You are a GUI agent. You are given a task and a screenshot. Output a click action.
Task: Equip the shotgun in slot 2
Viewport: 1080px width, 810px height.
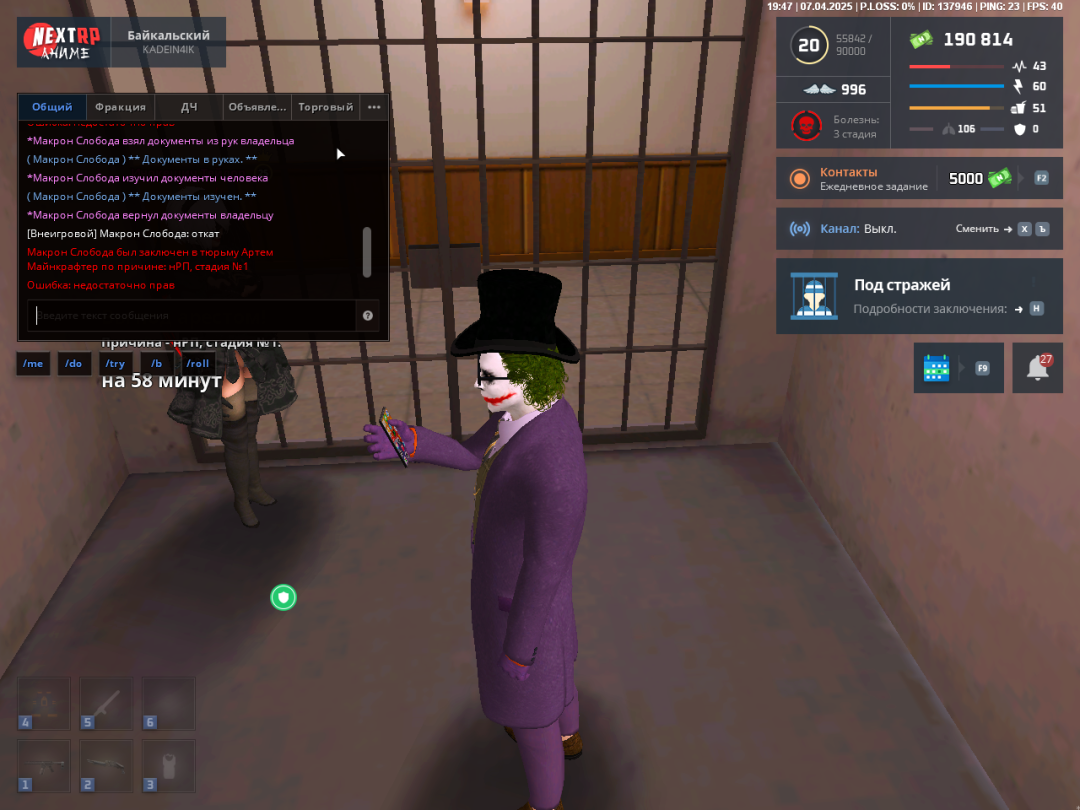(x=106, y=765)
